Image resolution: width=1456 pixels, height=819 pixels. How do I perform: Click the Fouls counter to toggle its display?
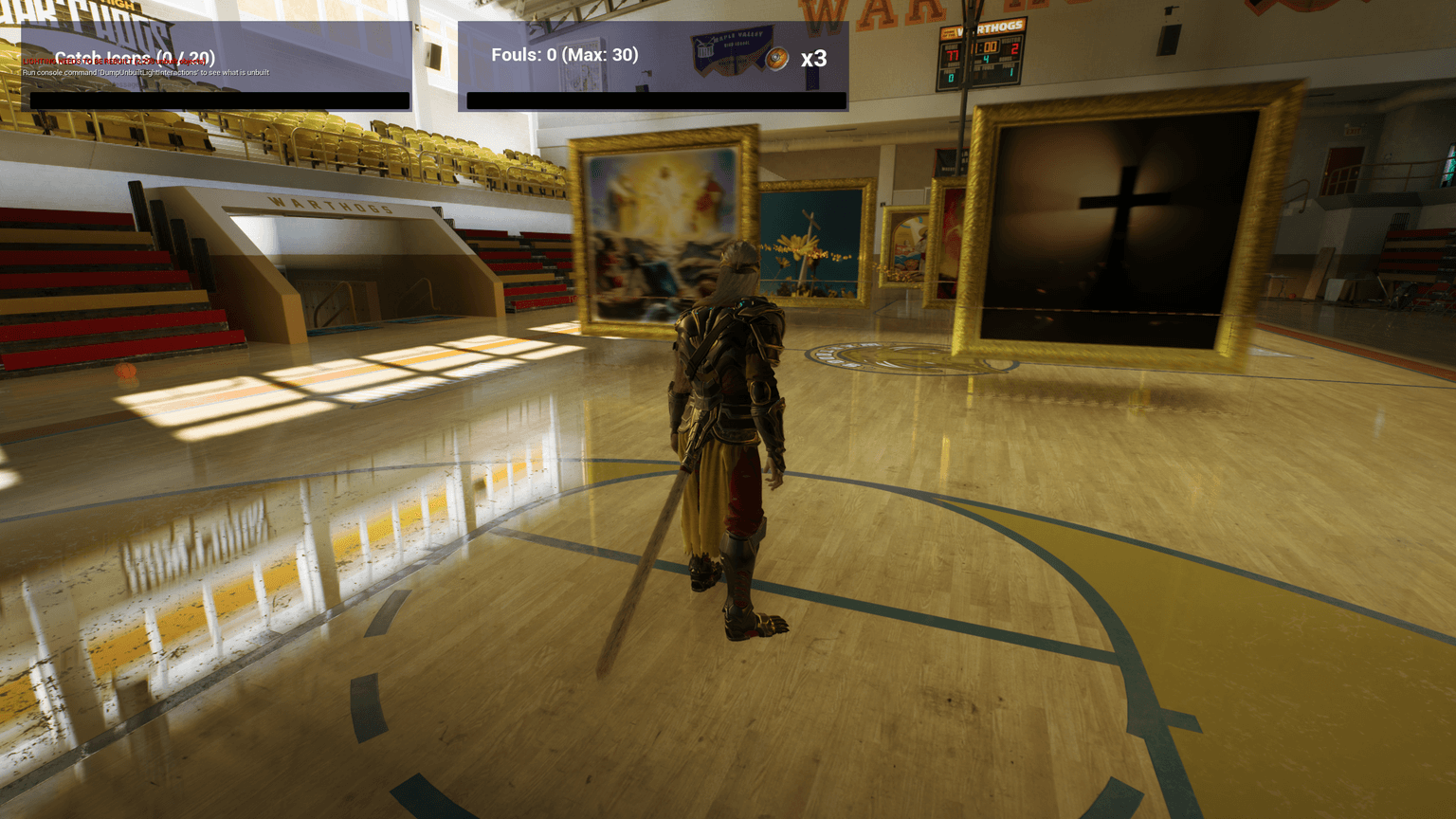click(563, 55)
